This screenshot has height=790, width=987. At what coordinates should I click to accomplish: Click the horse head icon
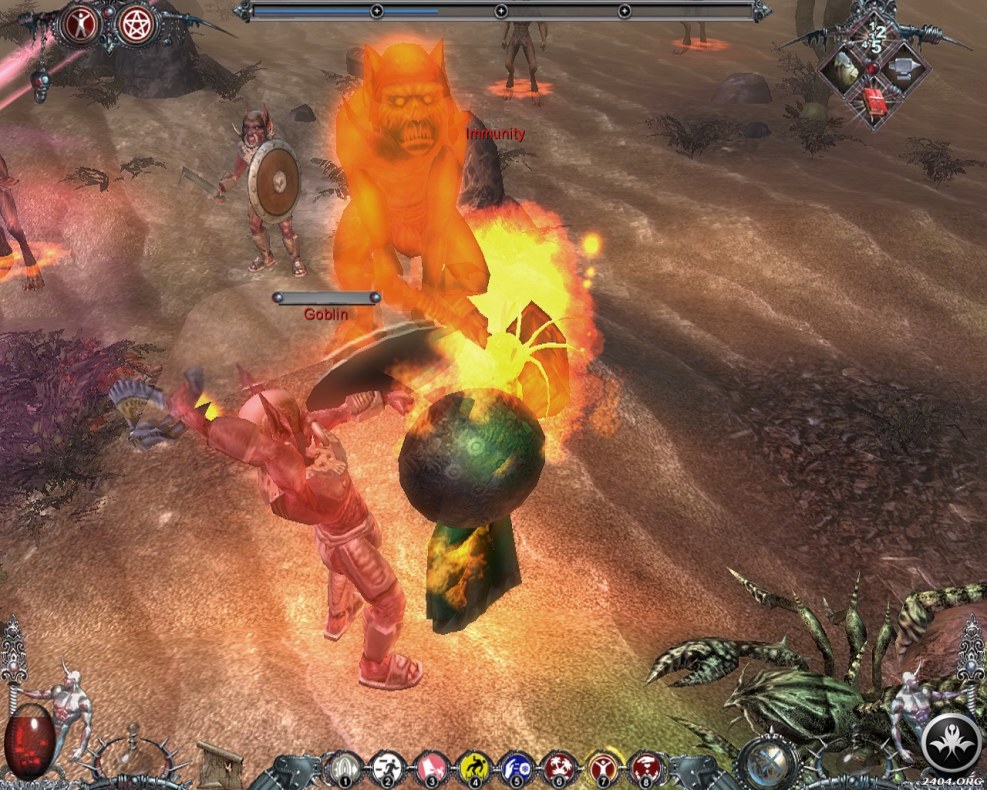[846, 69]
